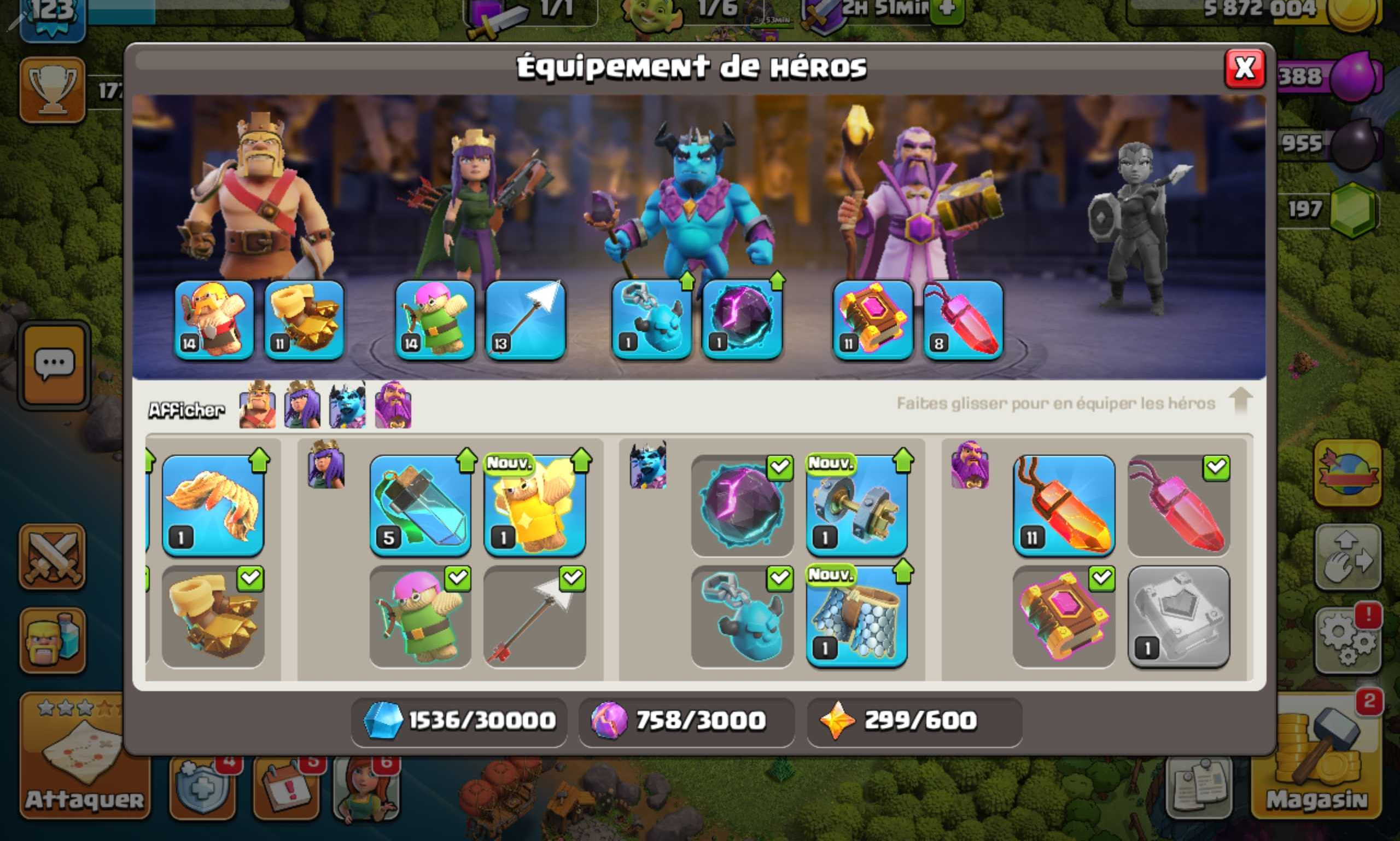Image resolution: width=1400 pixels, height=841 pixels.
Task: Select the new dumbbell equipment item
Action: [856, 506]
